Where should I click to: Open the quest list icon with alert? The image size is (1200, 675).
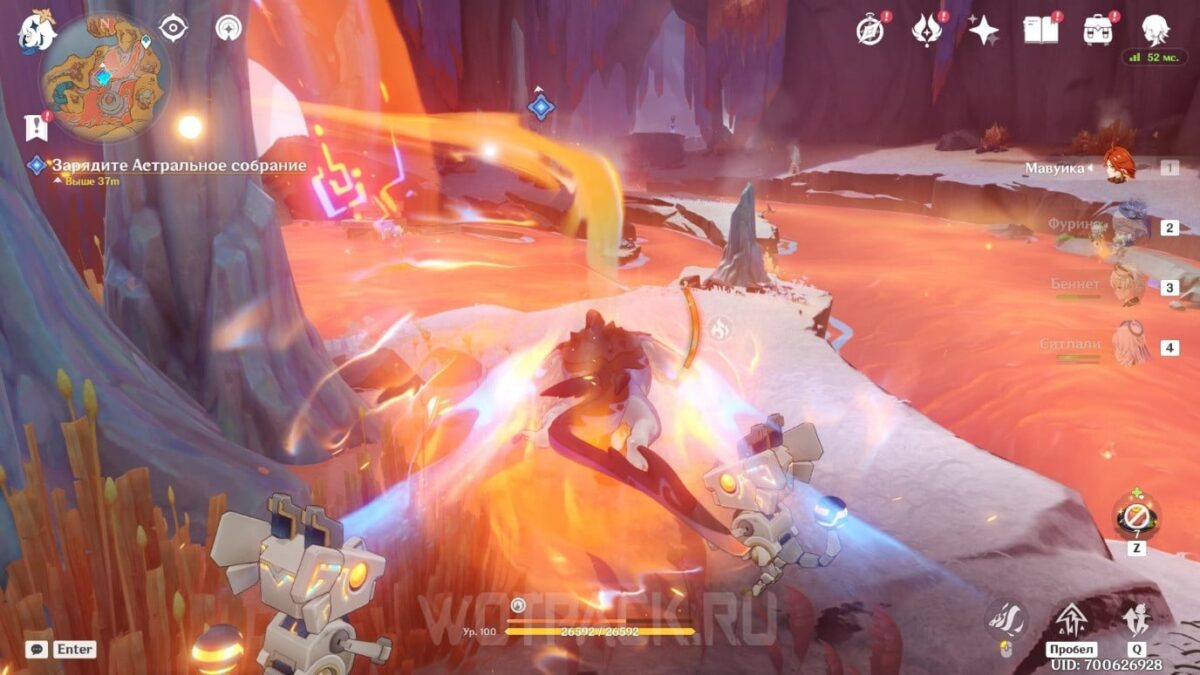[x=36, y=126]
